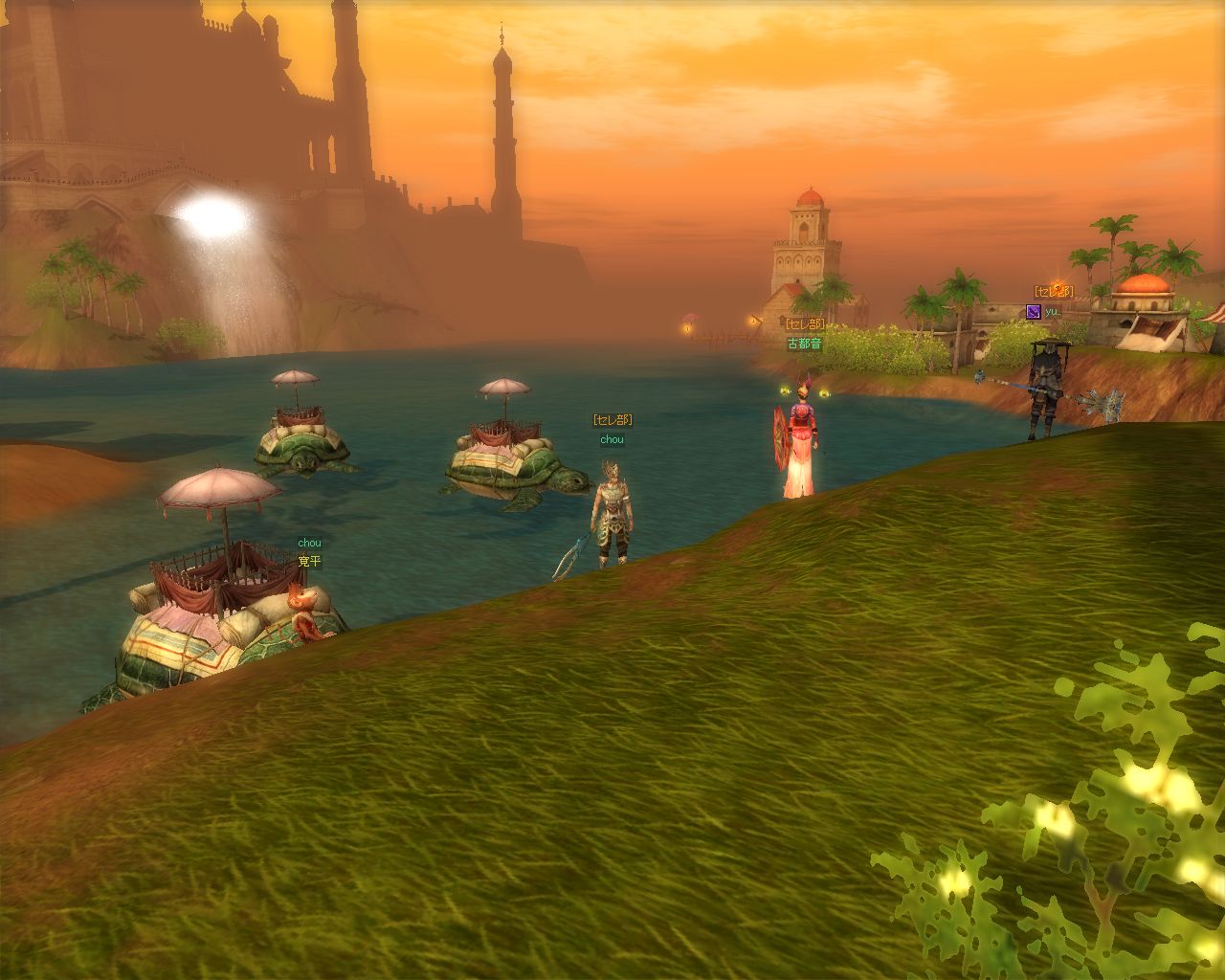
Task: Select the 古都音 player nameplate
Action: [x=804, y=344]
